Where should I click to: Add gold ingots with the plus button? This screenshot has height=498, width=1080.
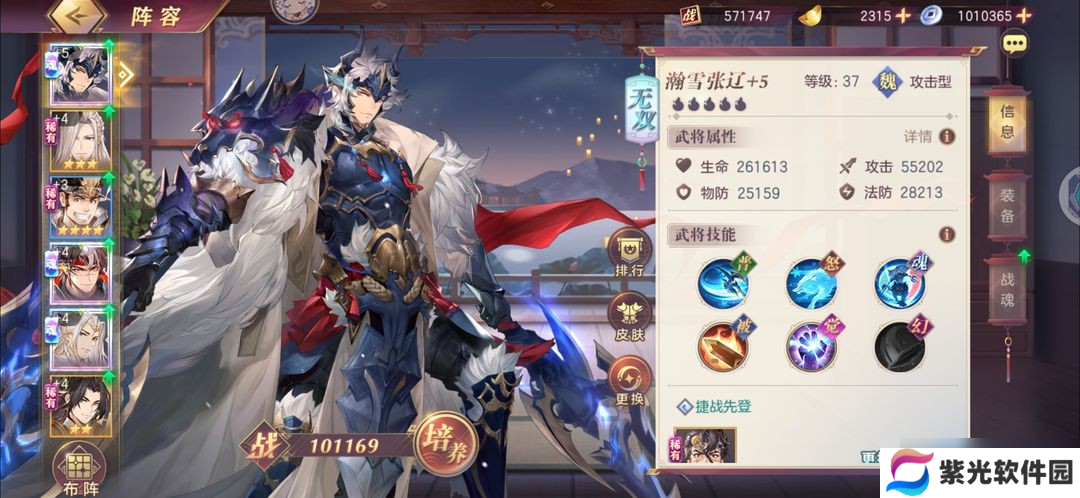click(903, 16)
